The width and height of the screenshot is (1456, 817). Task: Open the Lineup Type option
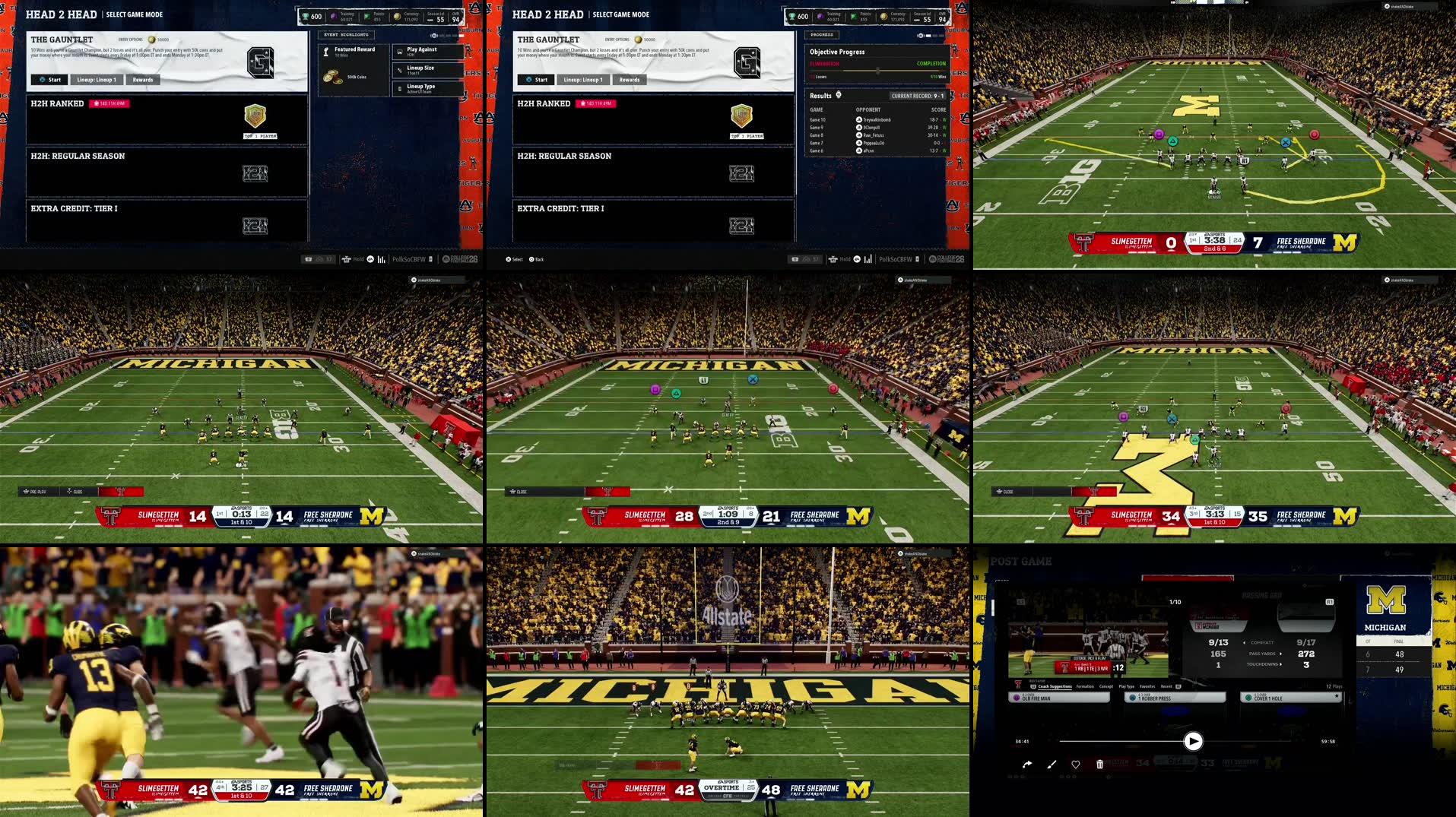tap(427, 88)
